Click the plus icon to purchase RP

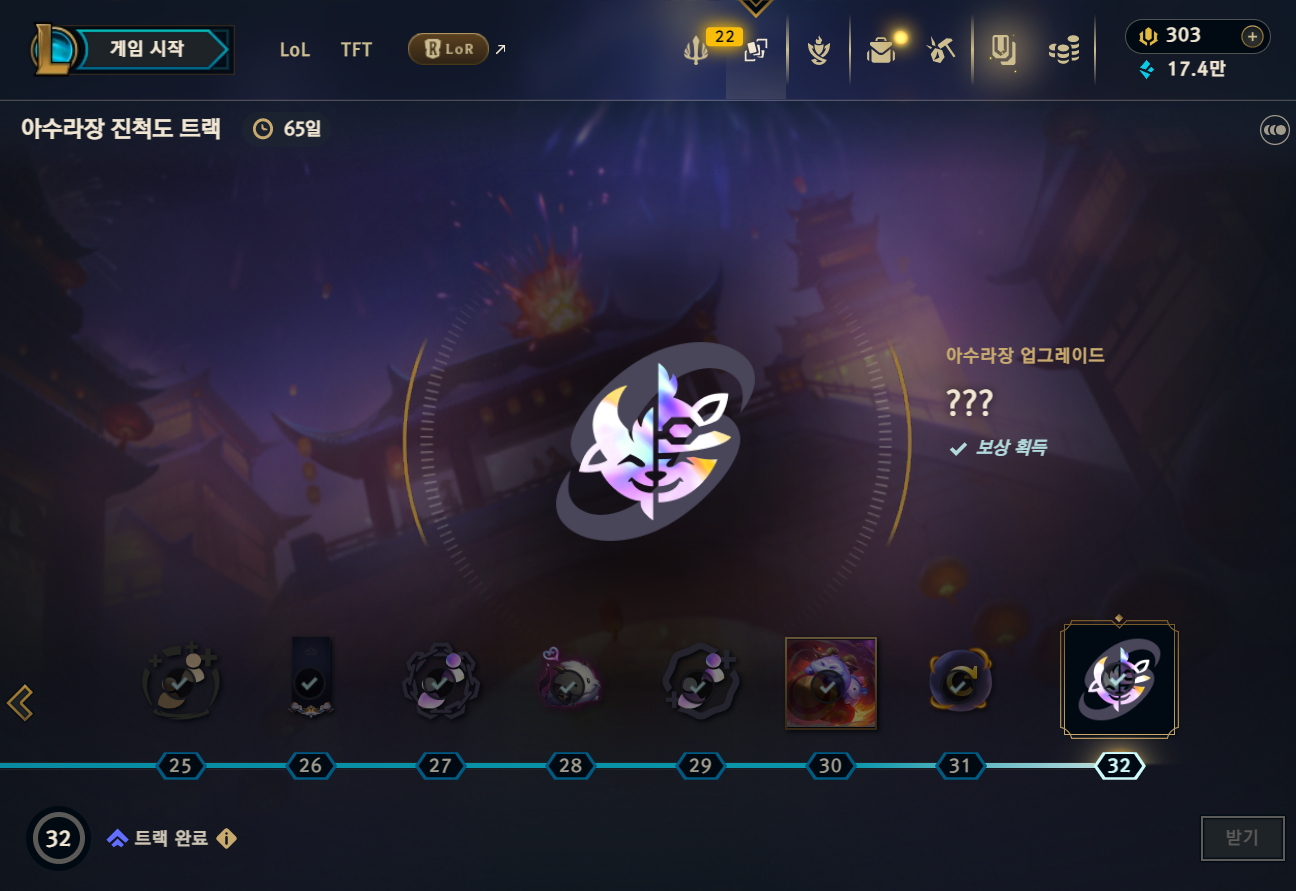tap(1251, 36)
